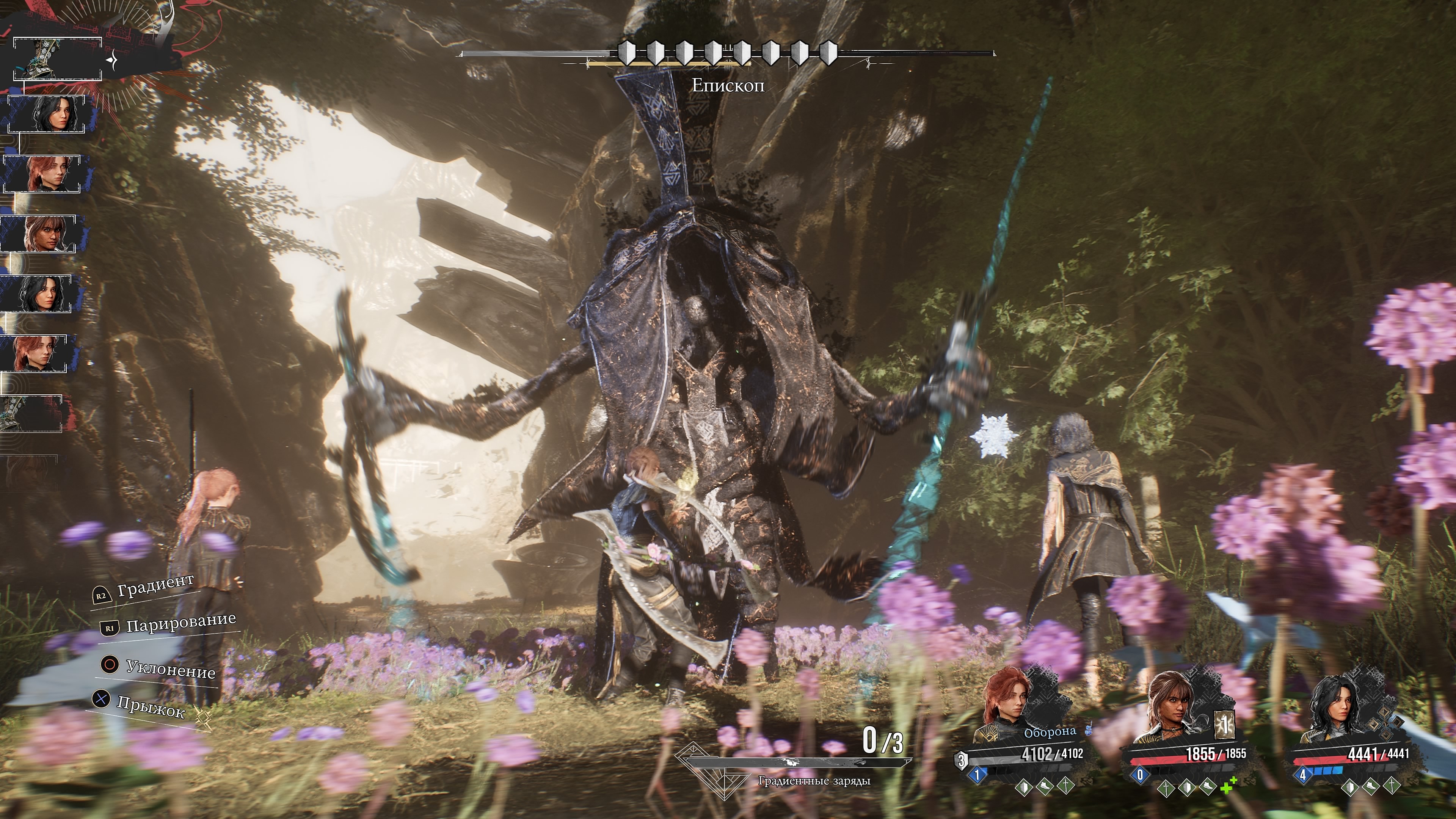The height and width of the screenshot is (819, 1456).
Task: Choose the Градиент action
Action: [x=155, y=585]
